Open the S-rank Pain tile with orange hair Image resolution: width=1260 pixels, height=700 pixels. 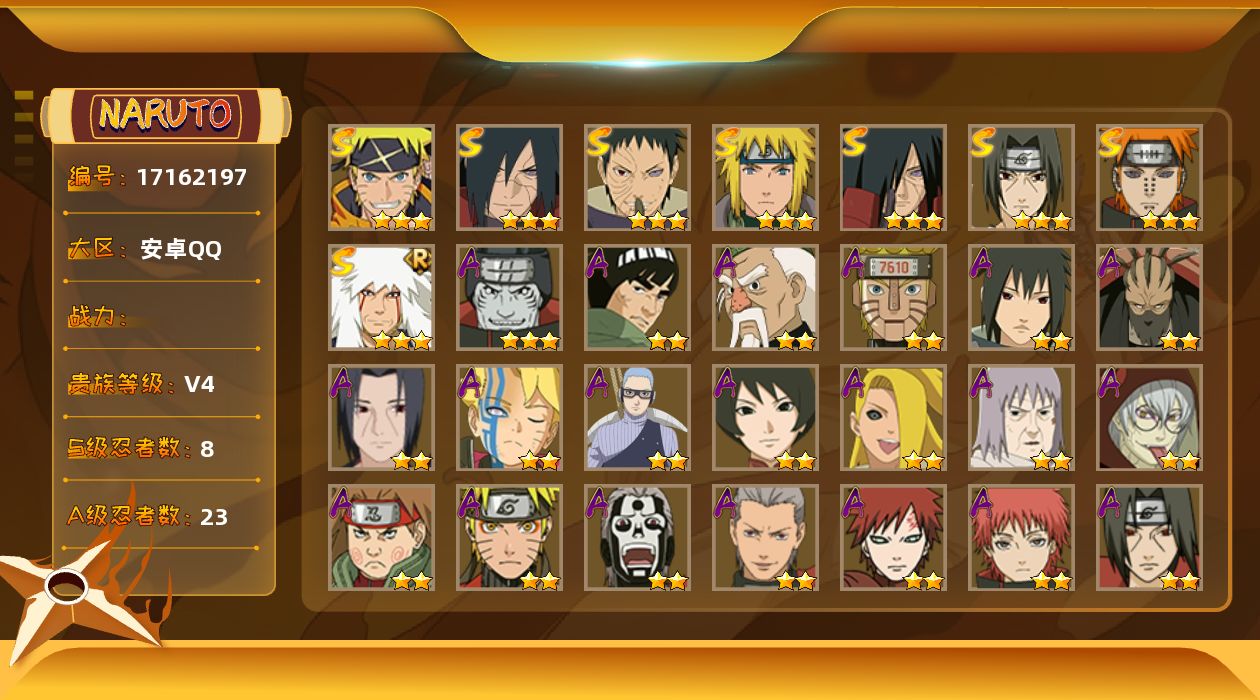(x=1149, y=177)
